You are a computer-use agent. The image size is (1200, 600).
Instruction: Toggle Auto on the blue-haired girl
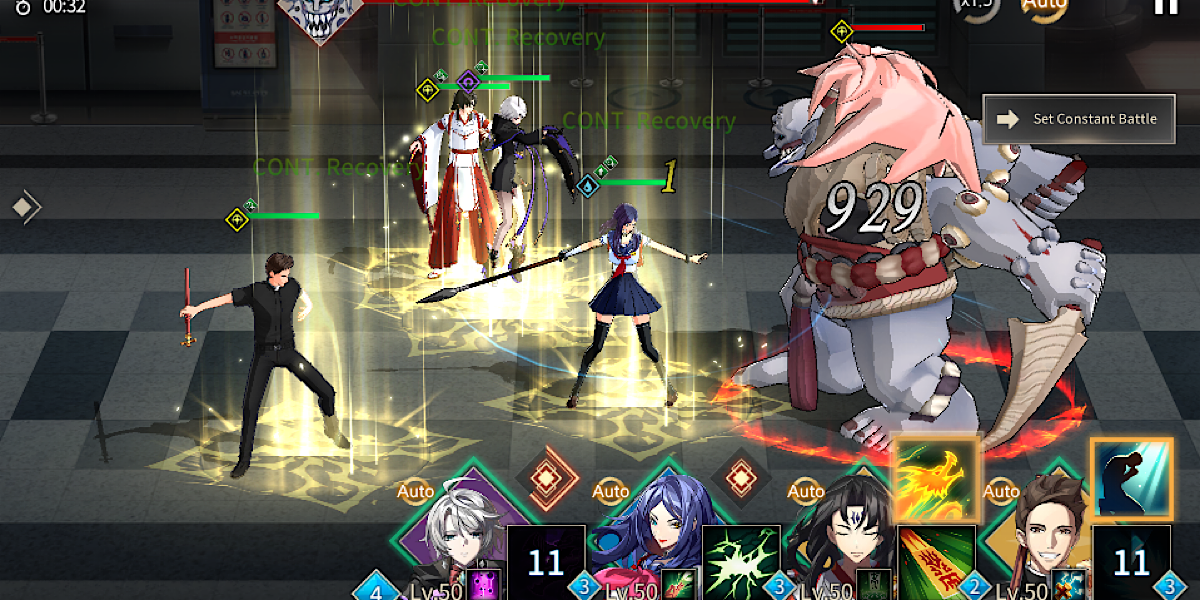pyautogui.click(x=611, y=491)
